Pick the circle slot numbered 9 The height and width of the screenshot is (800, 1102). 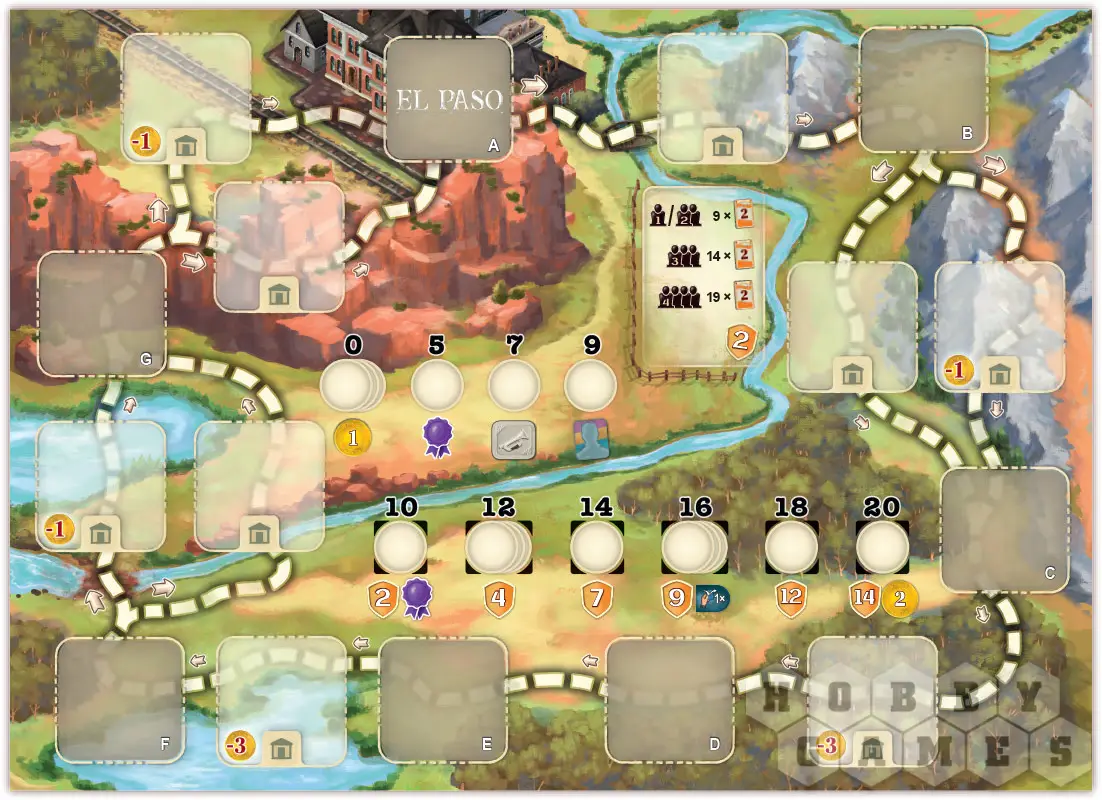[x=590, y=386]
